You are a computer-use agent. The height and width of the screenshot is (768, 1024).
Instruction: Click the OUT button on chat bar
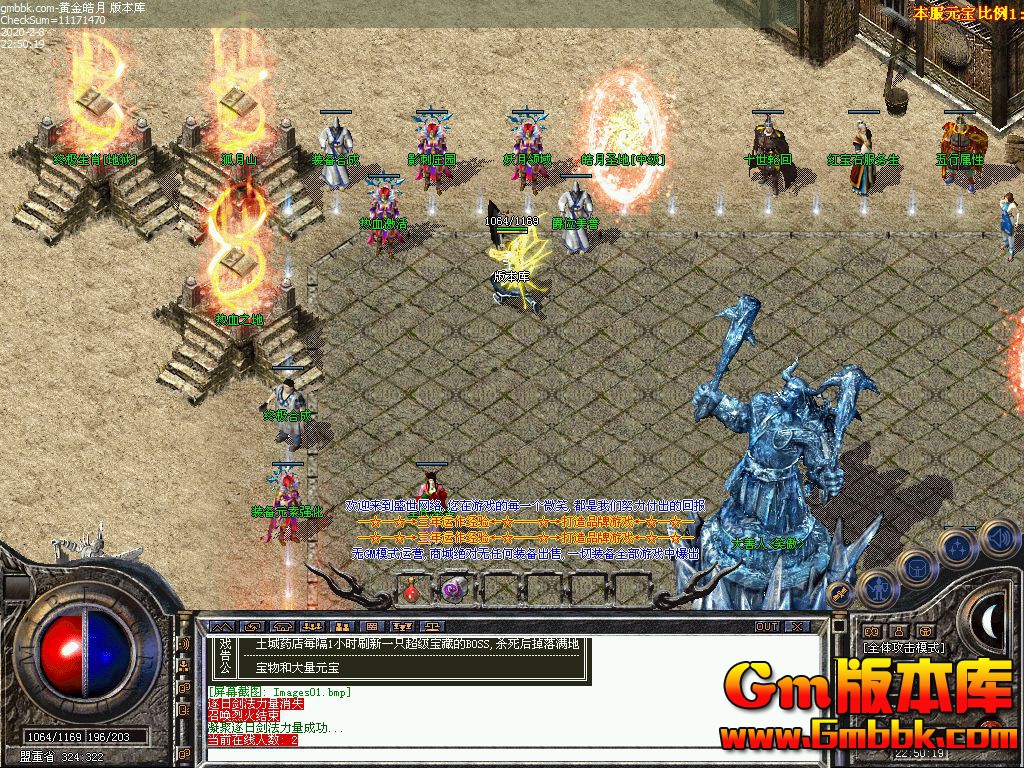(x=766, y=626)
